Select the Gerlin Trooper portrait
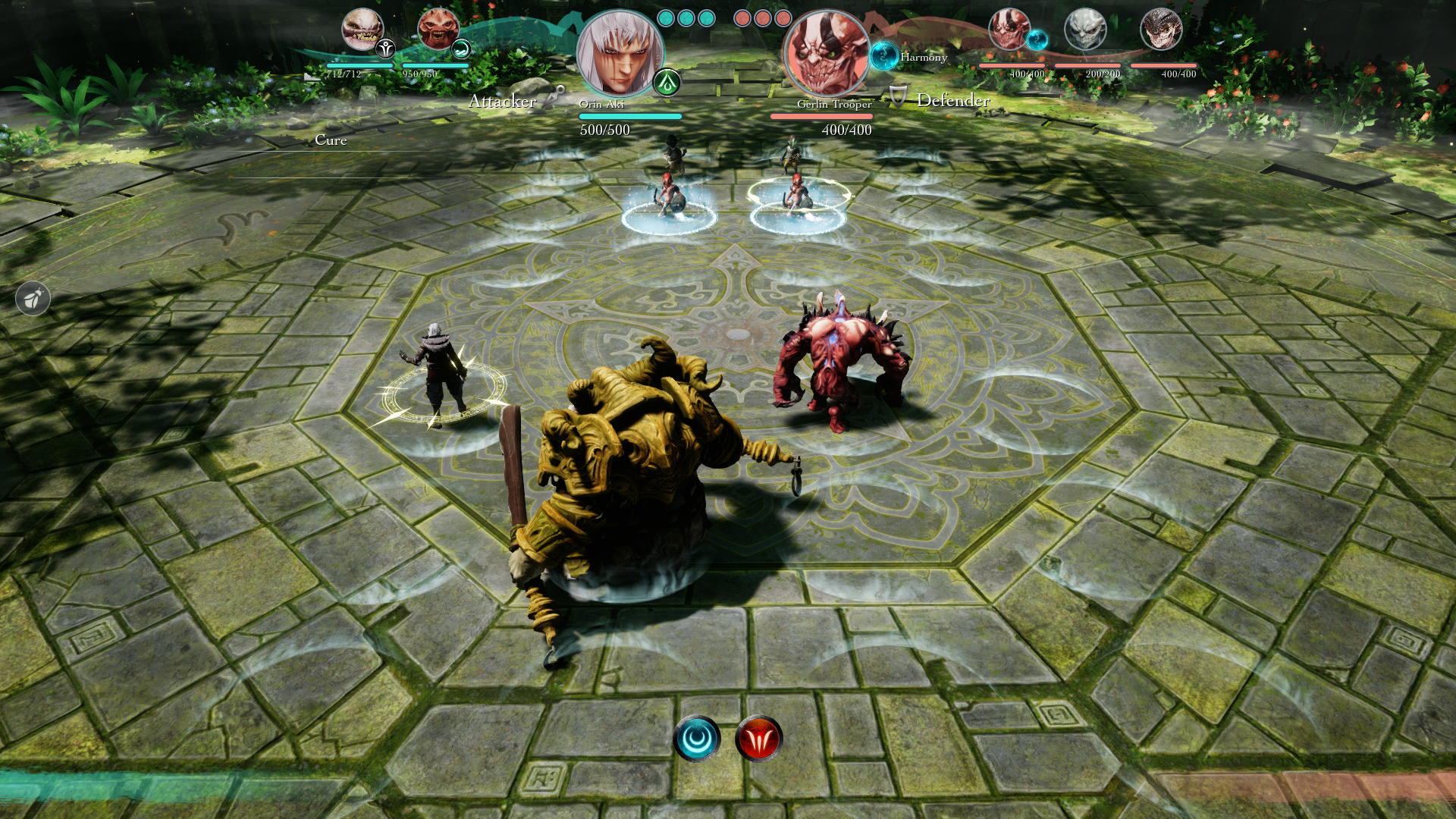This screenshot has width=1456, height=819. 826,53
